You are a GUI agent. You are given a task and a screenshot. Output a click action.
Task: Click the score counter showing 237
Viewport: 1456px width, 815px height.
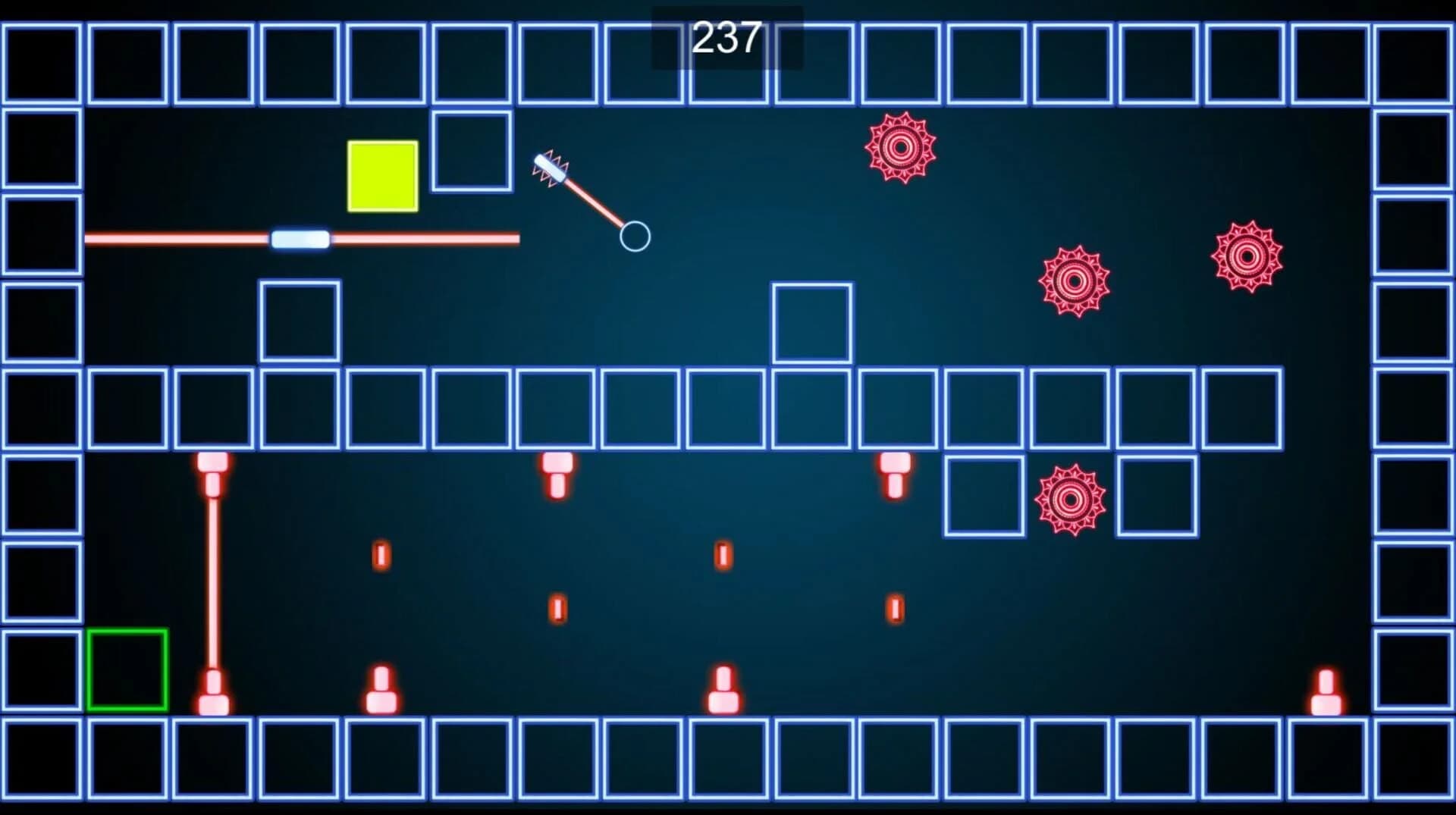pyautogui.click(x=726, y=38)
